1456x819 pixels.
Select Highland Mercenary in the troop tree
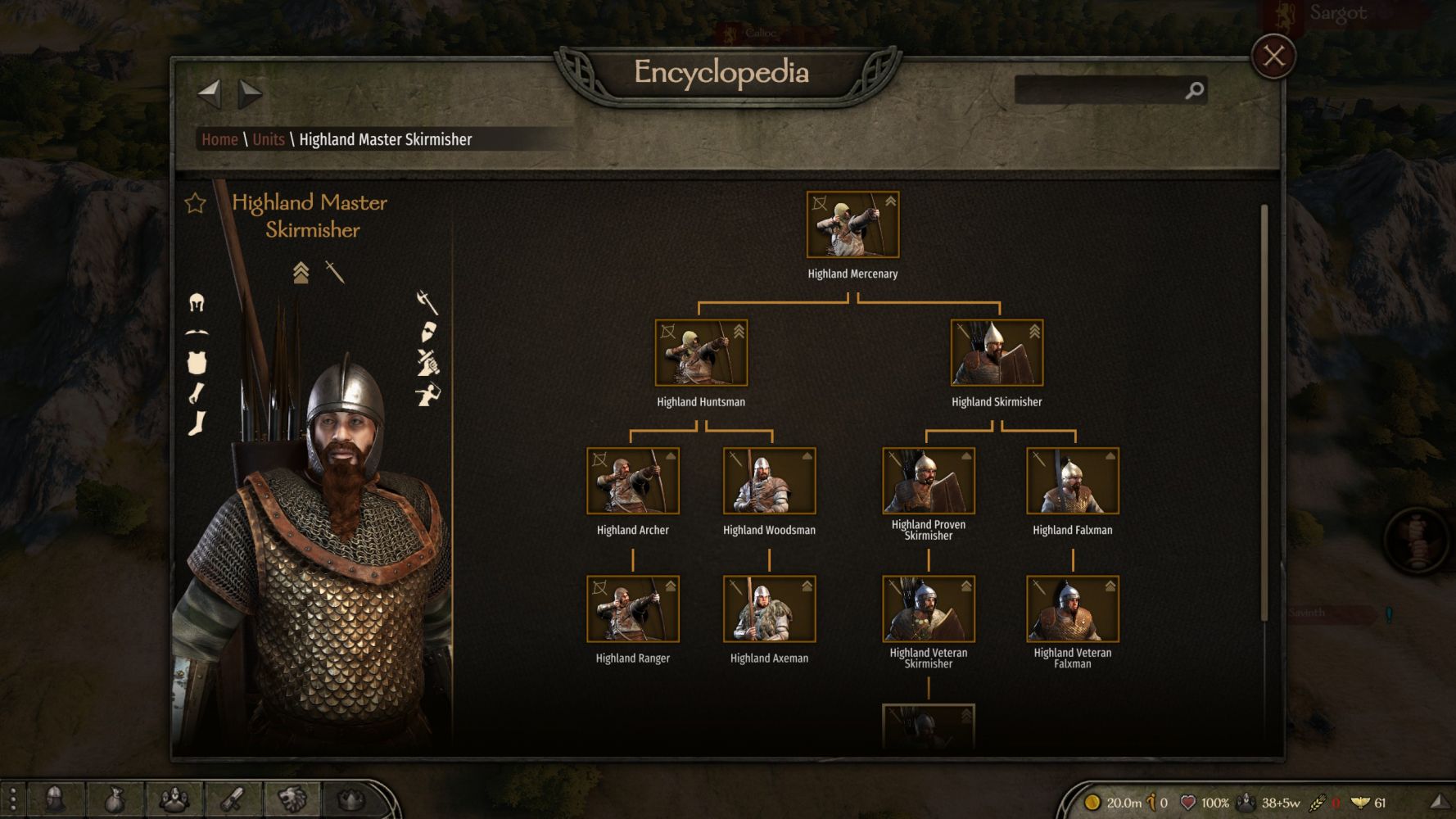pos(852,225)
